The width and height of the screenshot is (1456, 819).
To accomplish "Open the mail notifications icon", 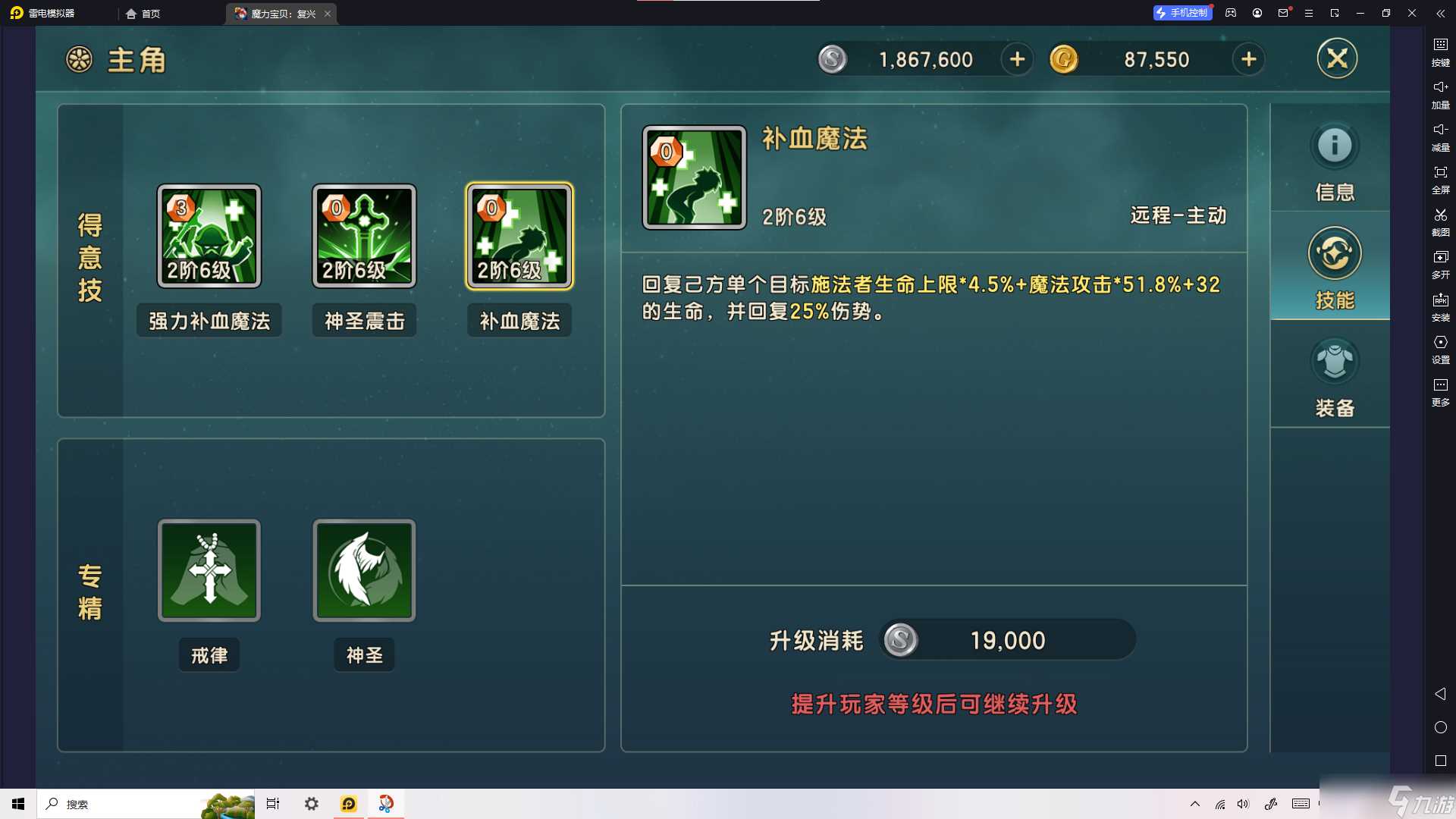I will 1282,13.
